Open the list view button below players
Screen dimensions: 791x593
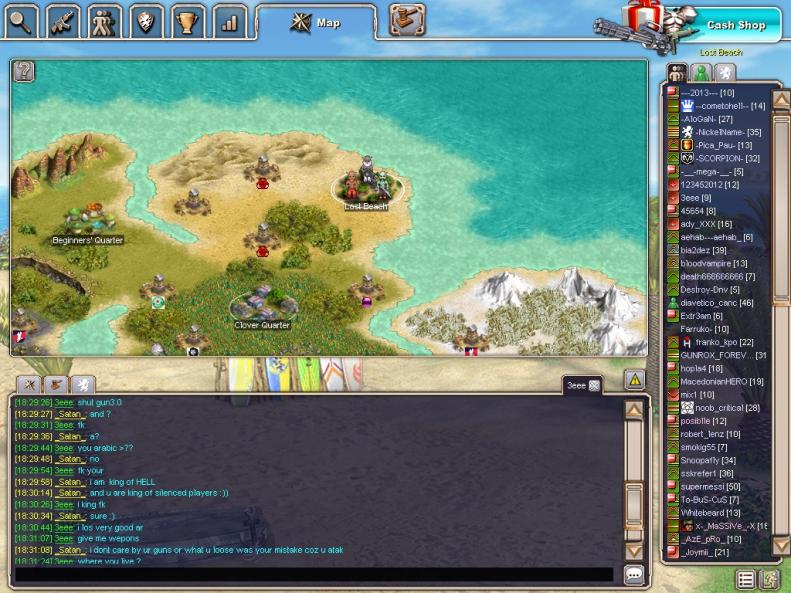point(746,579)
